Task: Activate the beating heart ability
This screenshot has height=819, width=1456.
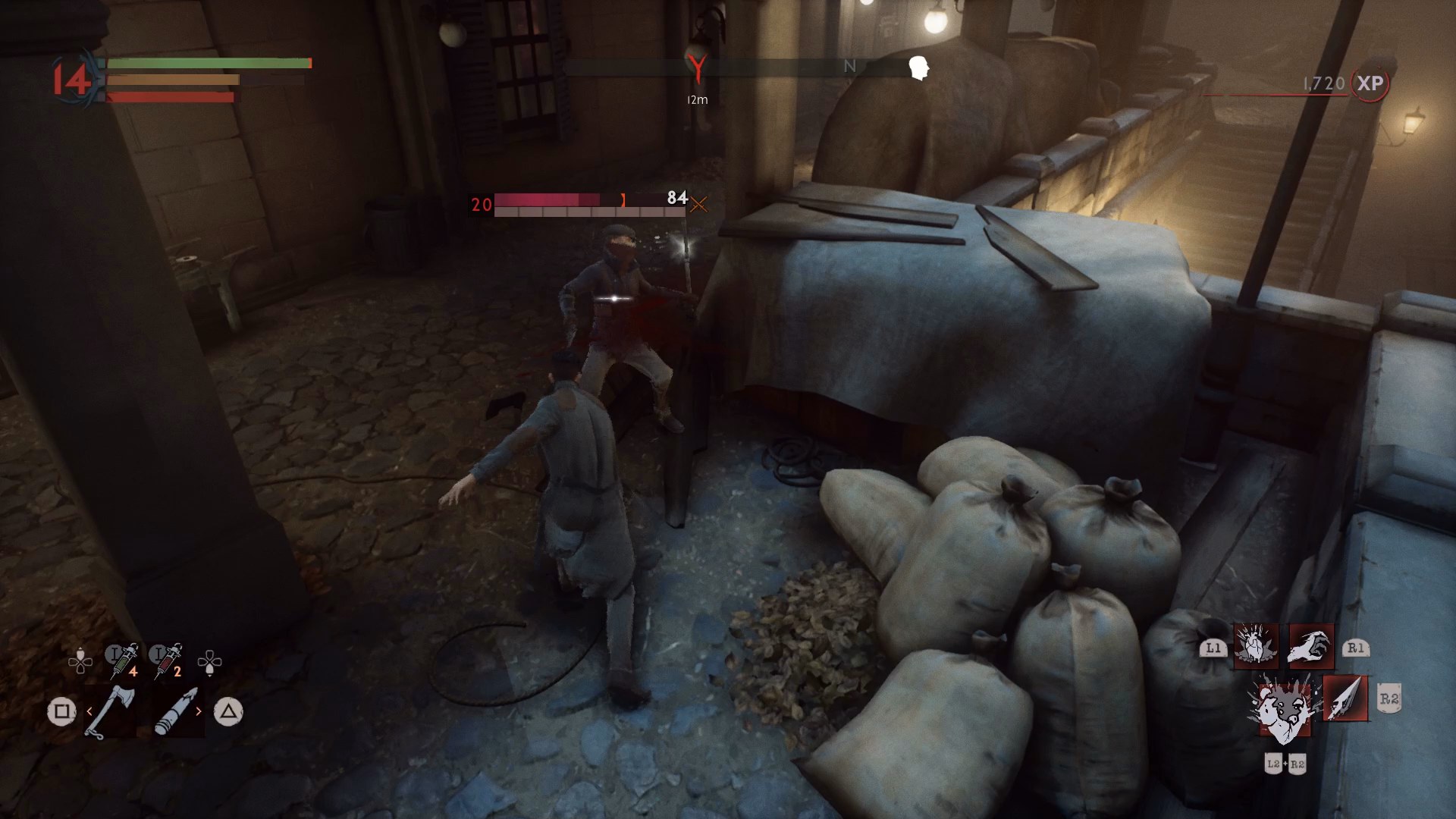Action: [1256, 646]
